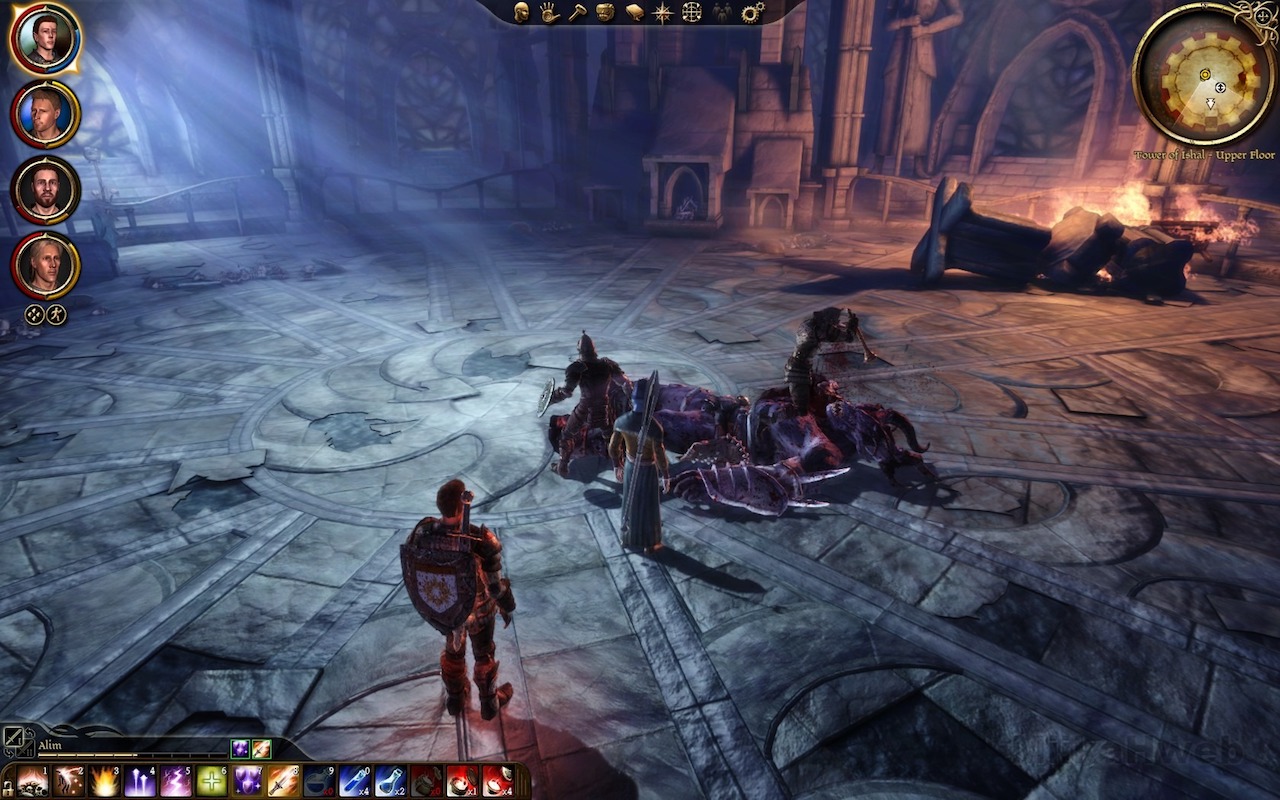Open the journal book icon
This screenshot has height=800, width=1280.
(634, 12)
